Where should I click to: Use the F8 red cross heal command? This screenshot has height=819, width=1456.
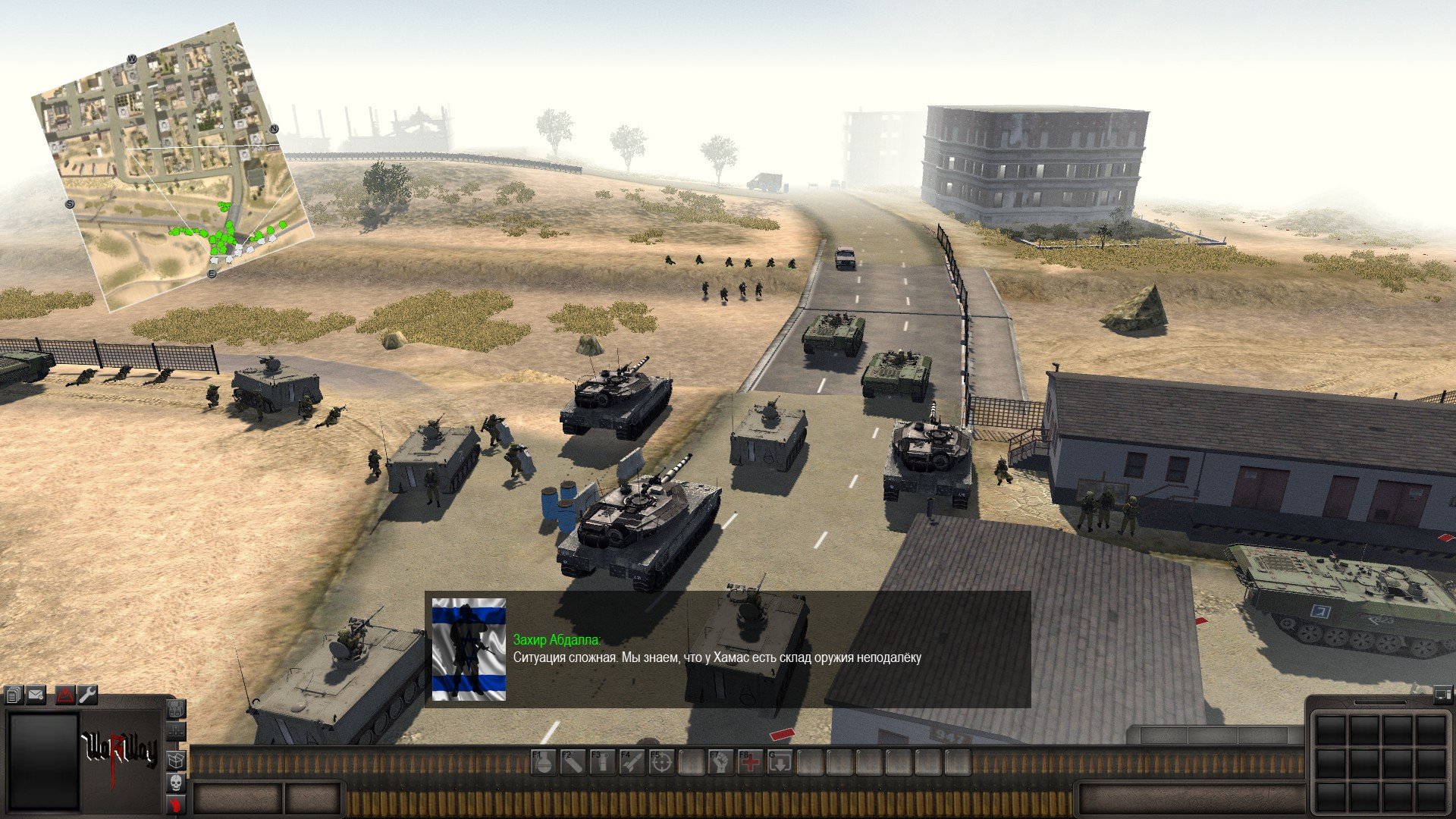coord(750,762)
